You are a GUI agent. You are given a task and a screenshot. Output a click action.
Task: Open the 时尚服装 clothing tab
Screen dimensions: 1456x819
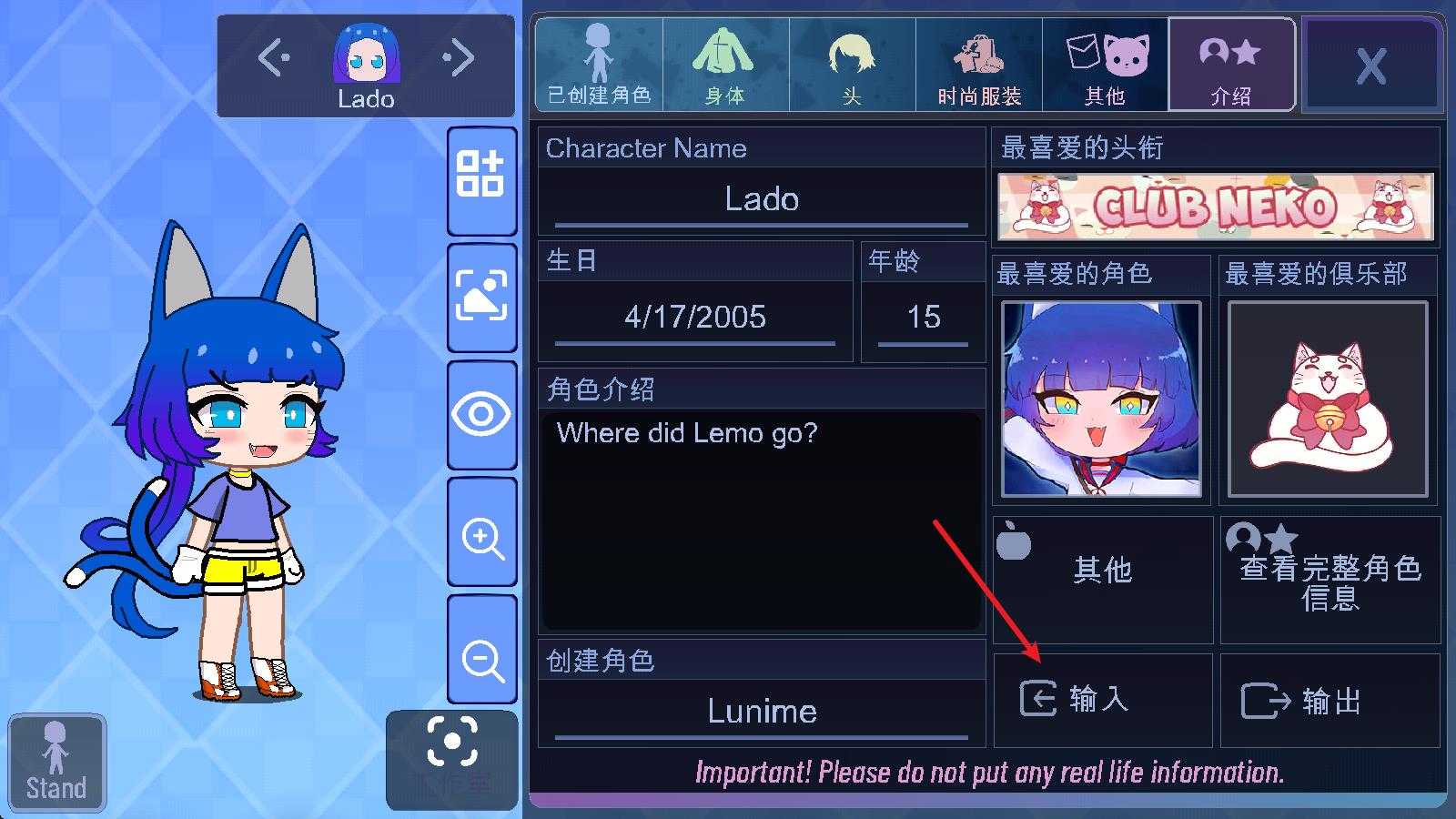pyautogui.click(x=979, y=66)
